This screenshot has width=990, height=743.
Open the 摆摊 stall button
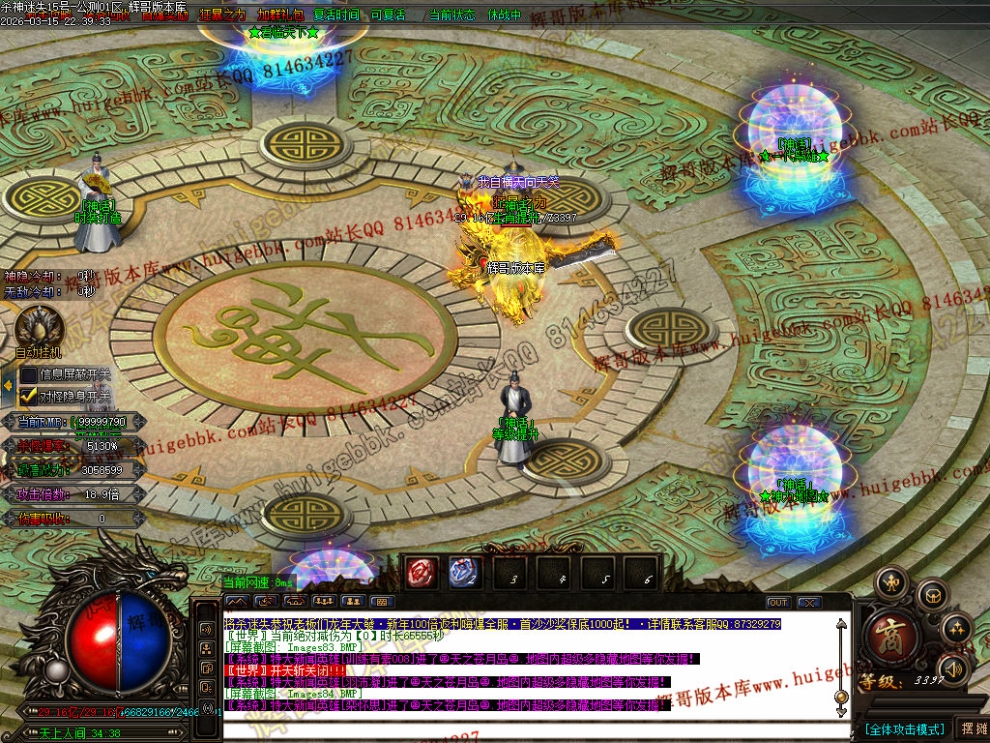(x=971, y=728)
